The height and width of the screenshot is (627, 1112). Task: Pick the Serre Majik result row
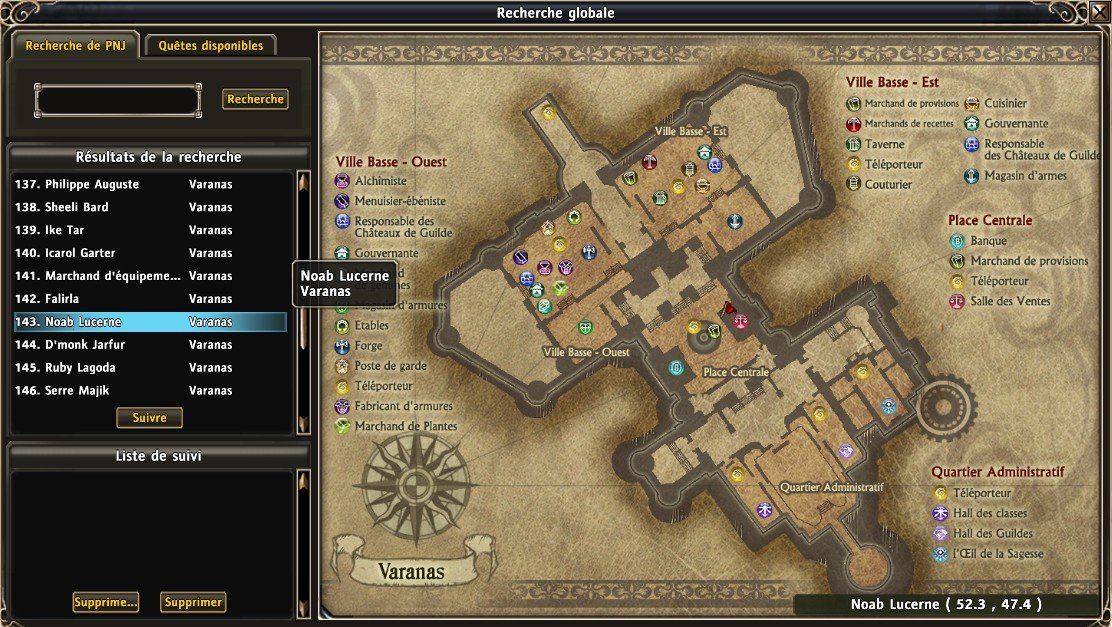click(150, 390)
